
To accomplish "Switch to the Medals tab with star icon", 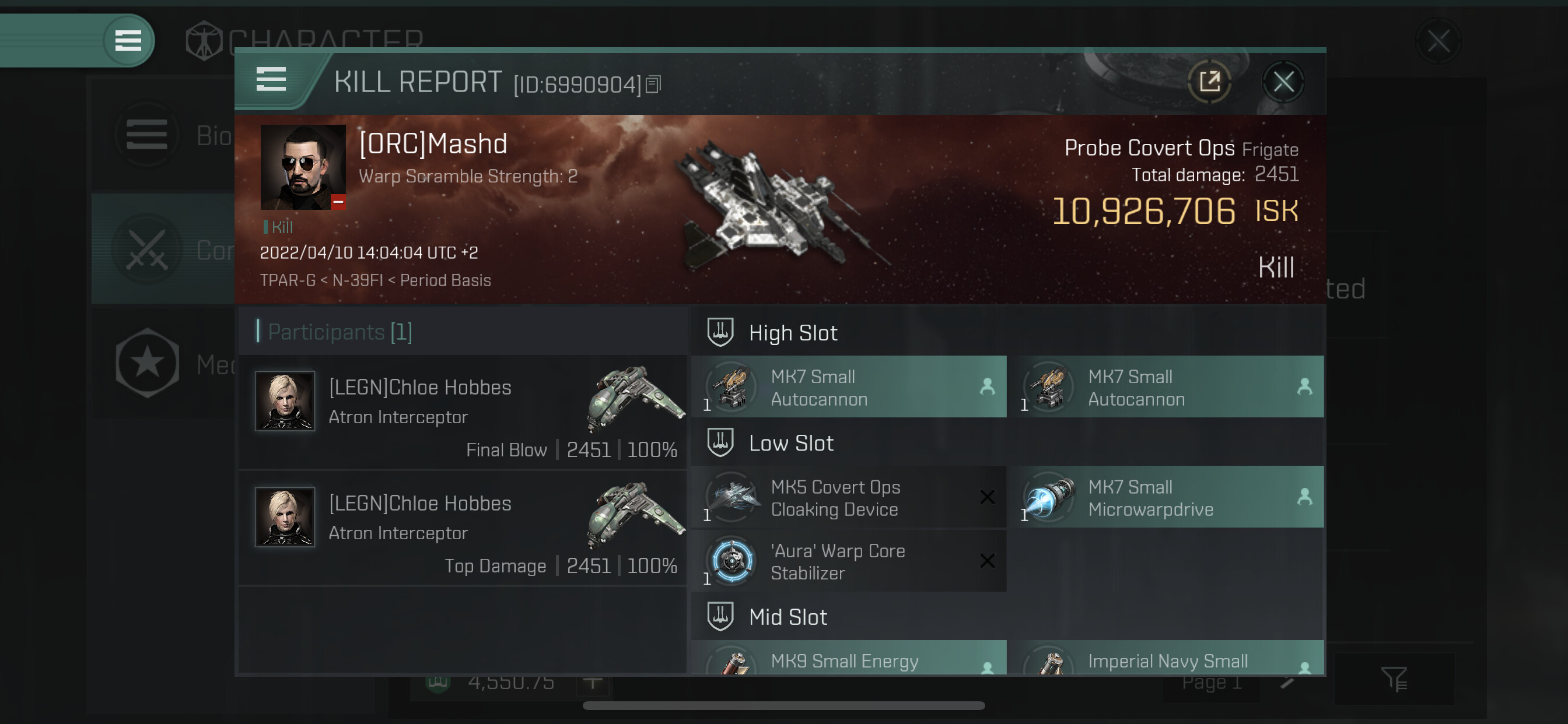I will pyautogui.click(x=162, y=364).
